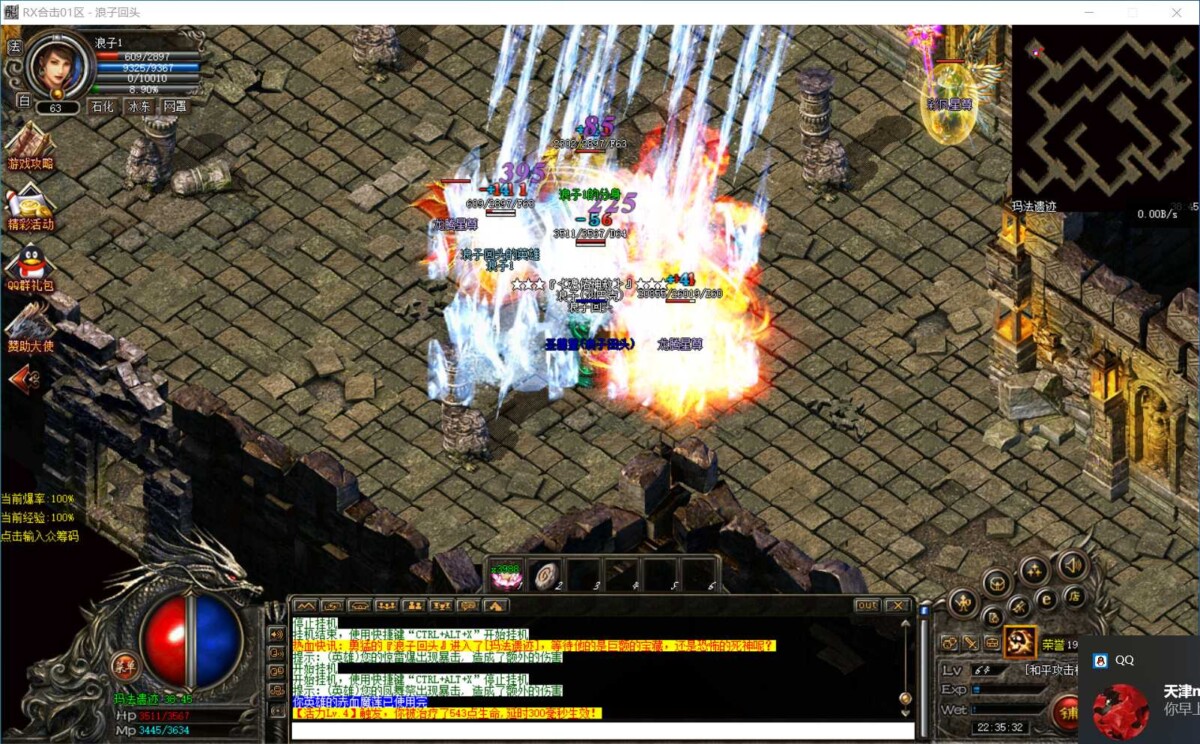Open the 游戏攻略 game guide icon
Image resolution: width=1200 pixels, height=744 pixels.
tap(30, 146)
